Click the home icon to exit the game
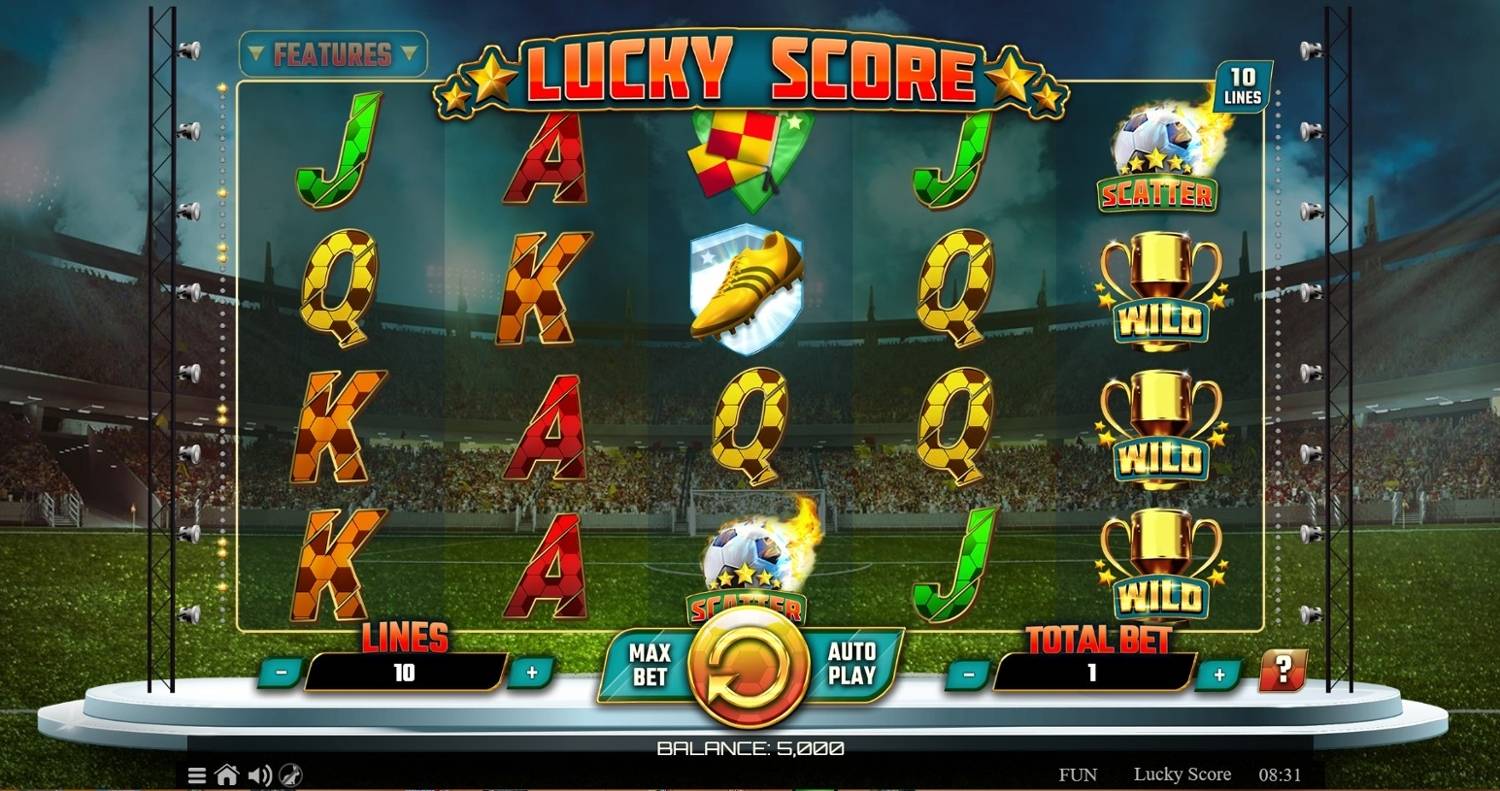 pyautogui.click(x=228, y=774)
